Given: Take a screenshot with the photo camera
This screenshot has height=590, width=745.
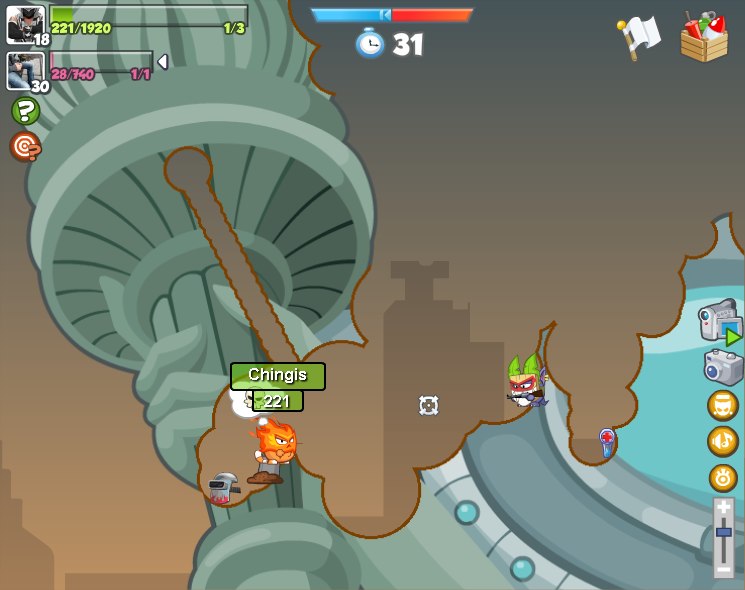Looking at the screenshot, I should (x=723, y=367).
